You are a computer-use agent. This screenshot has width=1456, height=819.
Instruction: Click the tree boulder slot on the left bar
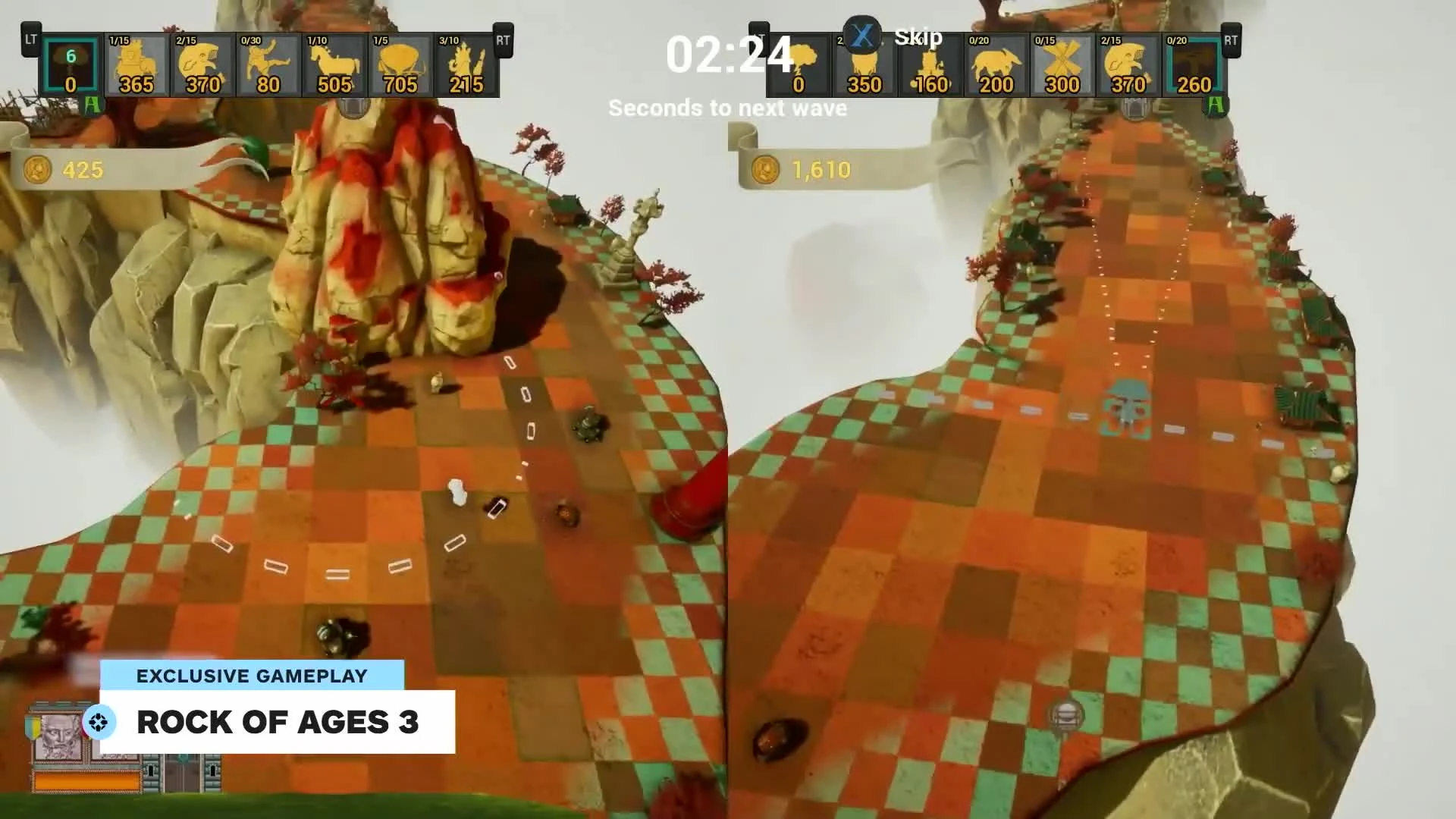70,64
